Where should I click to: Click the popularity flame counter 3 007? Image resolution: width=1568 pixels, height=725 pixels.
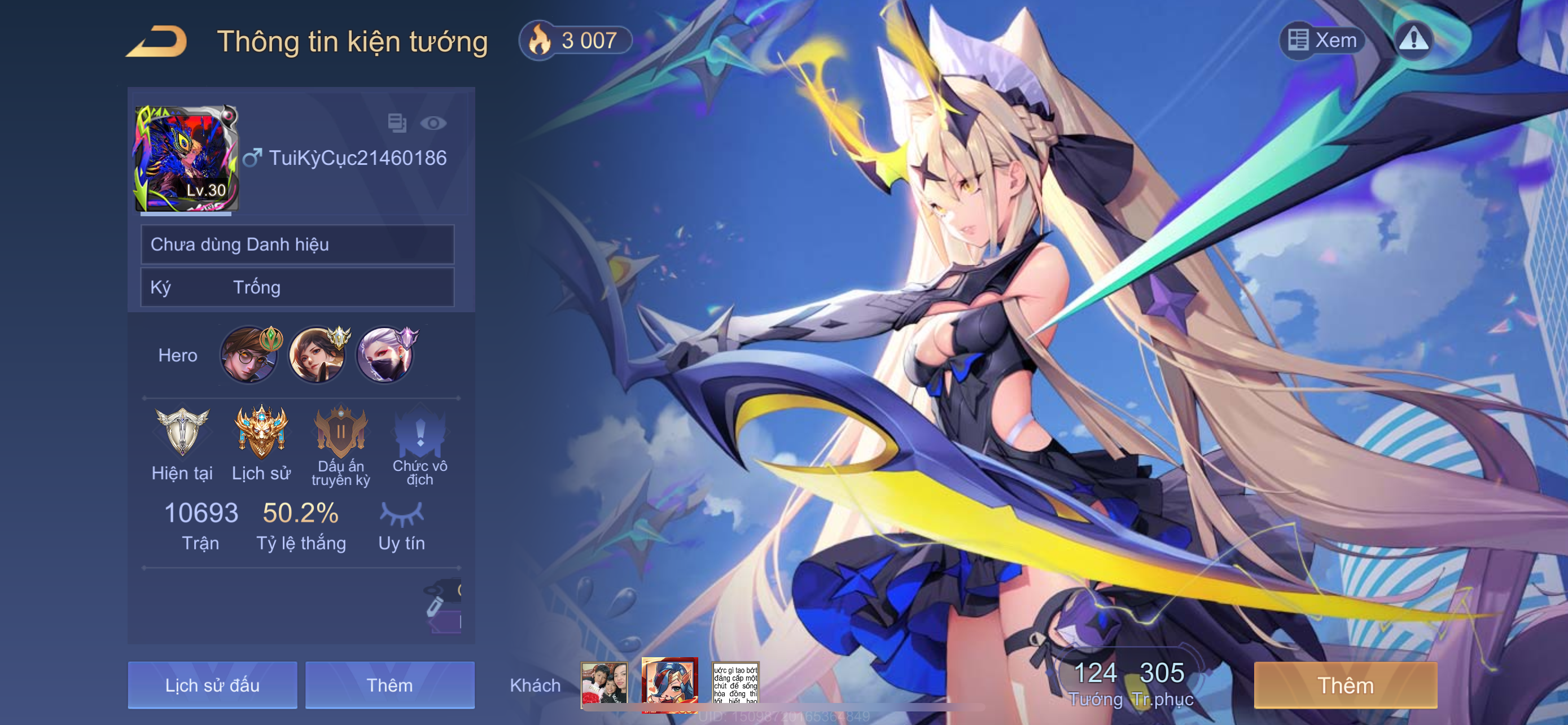(x=575, y=41)
